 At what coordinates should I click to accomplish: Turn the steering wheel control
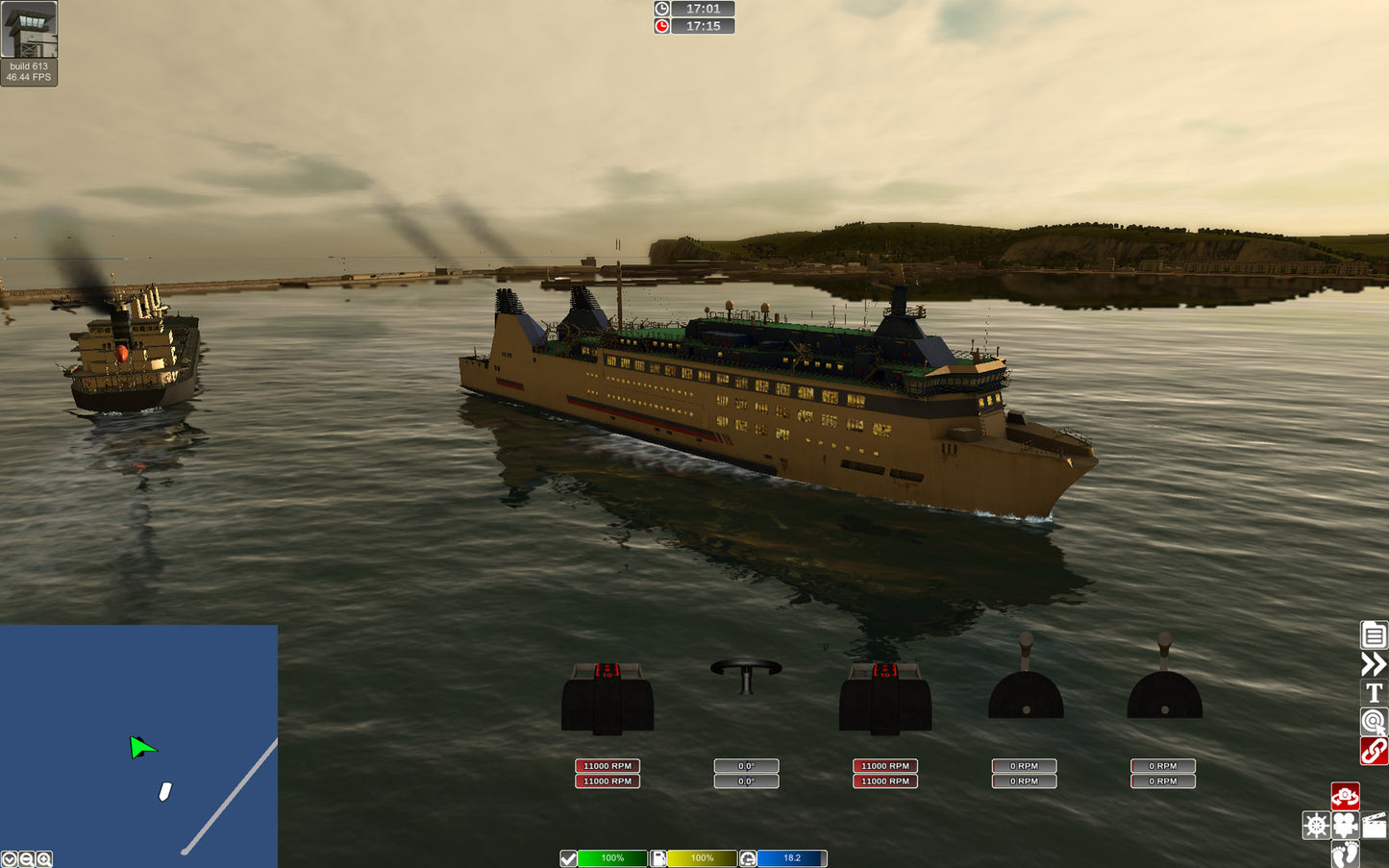point(747,678)
